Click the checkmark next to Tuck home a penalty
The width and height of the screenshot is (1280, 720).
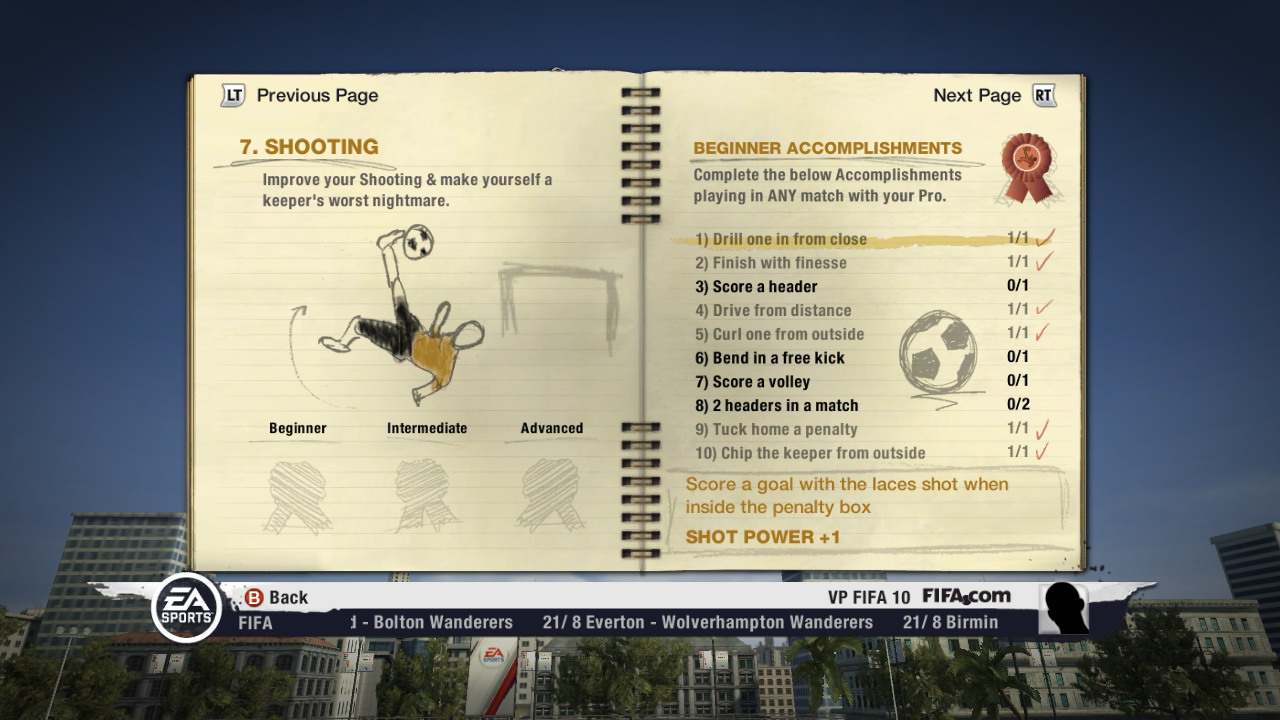tap(1044, 428)
